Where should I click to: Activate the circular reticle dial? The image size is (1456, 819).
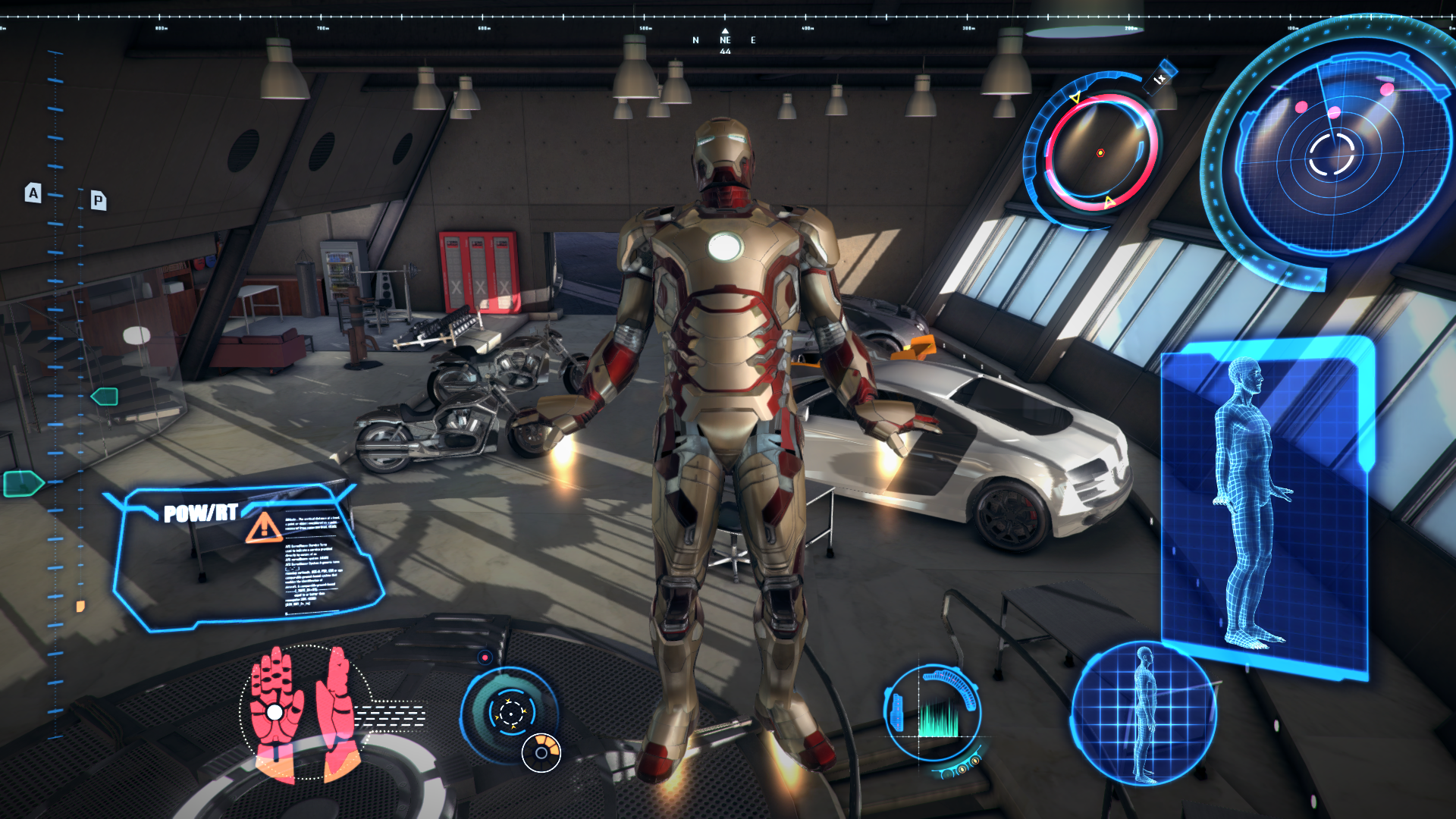(x=511, y=713)
